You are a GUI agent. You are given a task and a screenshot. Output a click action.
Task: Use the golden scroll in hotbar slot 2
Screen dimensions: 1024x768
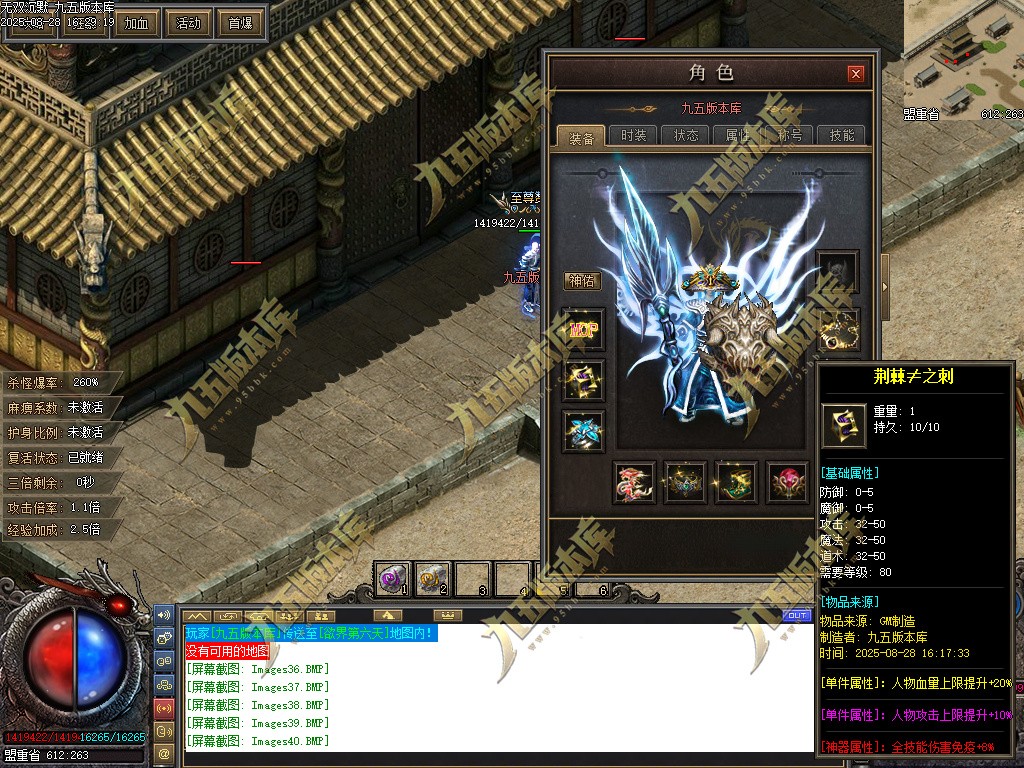(x=432, y=578)
